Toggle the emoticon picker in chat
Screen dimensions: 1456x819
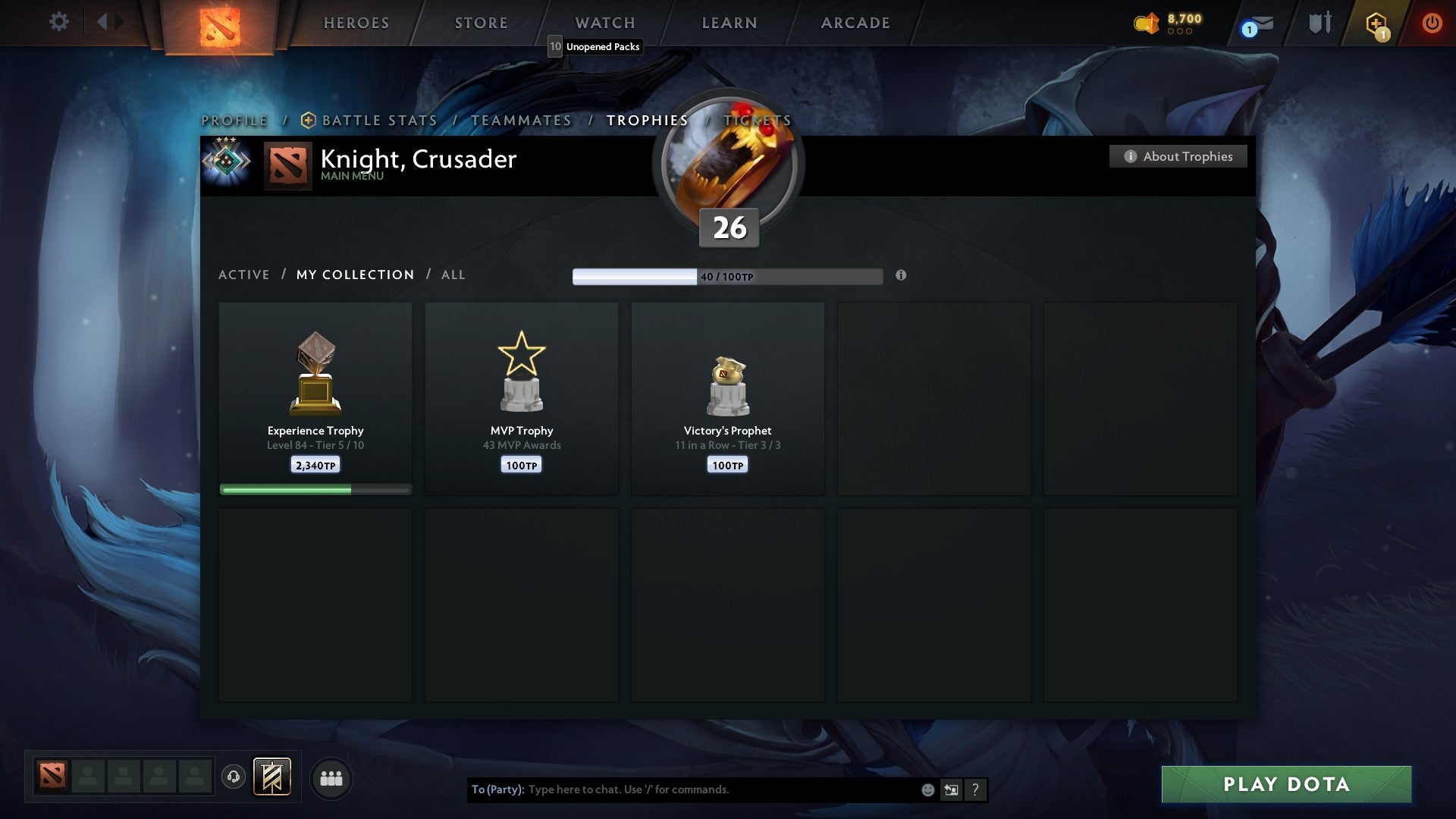(x=927, y=789)
